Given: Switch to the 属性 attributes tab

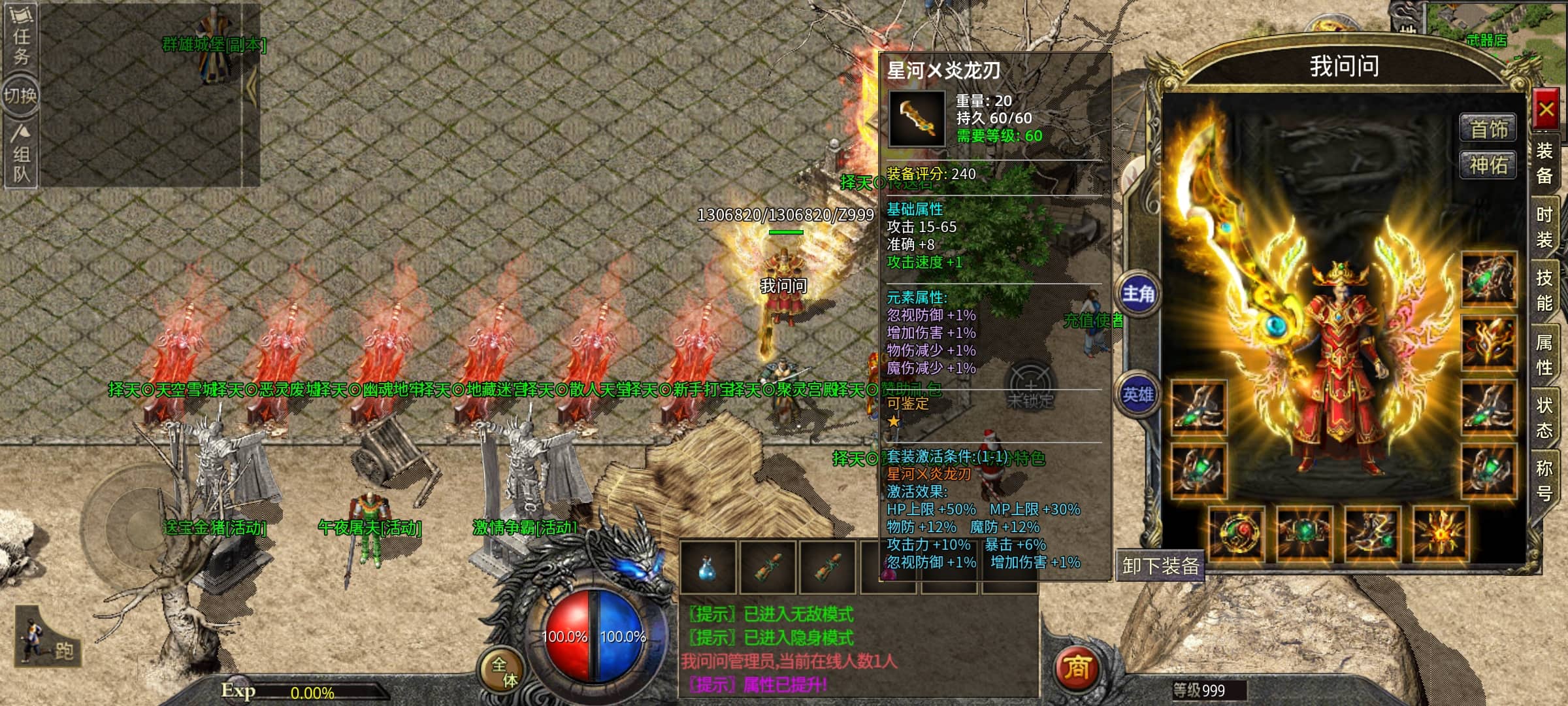Looking at the screenshot, I should pyautogui.click(x=1544, y=354).
